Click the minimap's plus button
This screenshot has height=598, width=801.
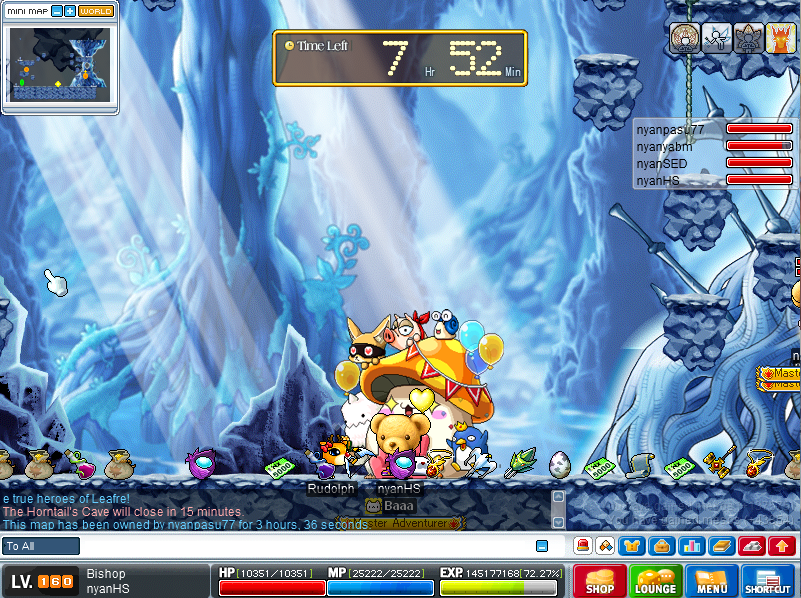pyautogui.click(x=70, y=11)
